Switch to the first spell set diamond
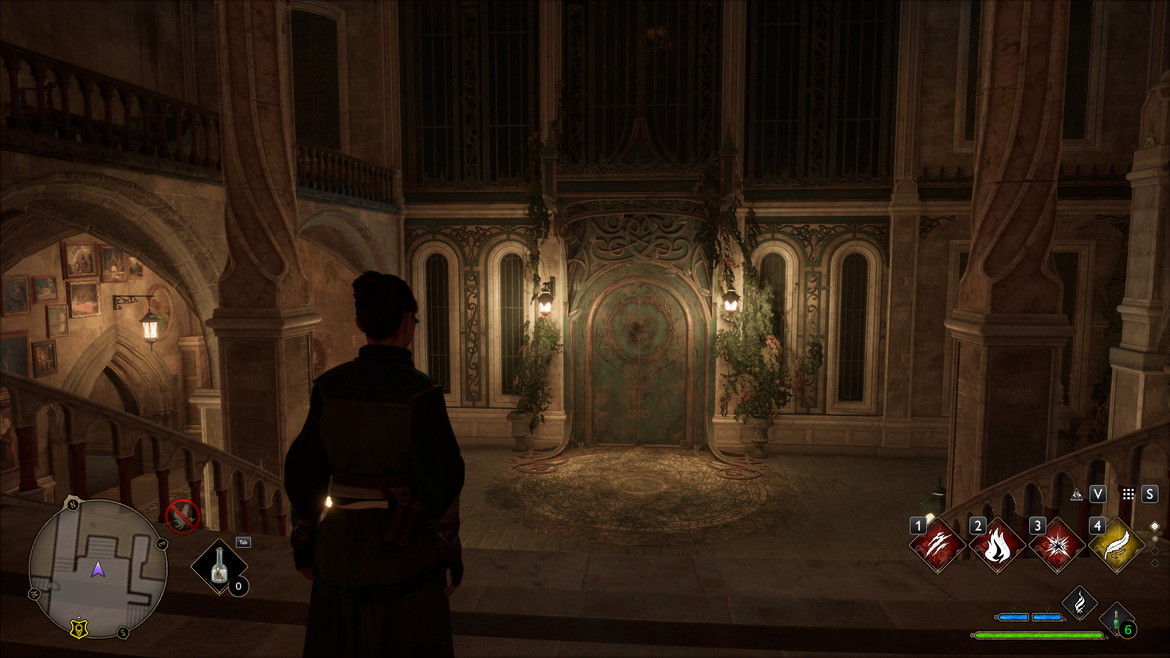 [1154, 525]
